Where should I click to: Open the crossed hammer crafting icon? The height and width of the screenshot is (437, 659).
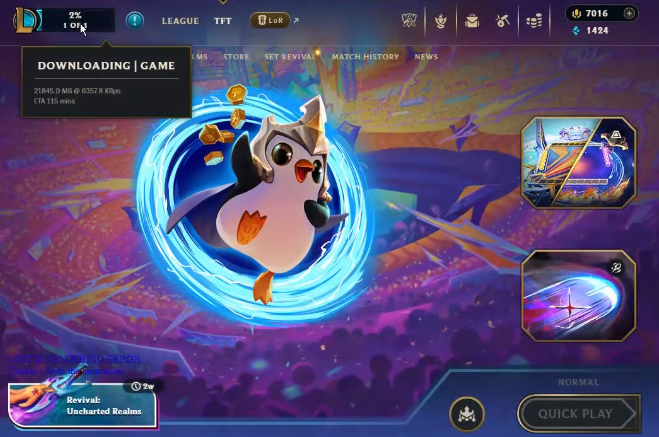click(503, 20)
